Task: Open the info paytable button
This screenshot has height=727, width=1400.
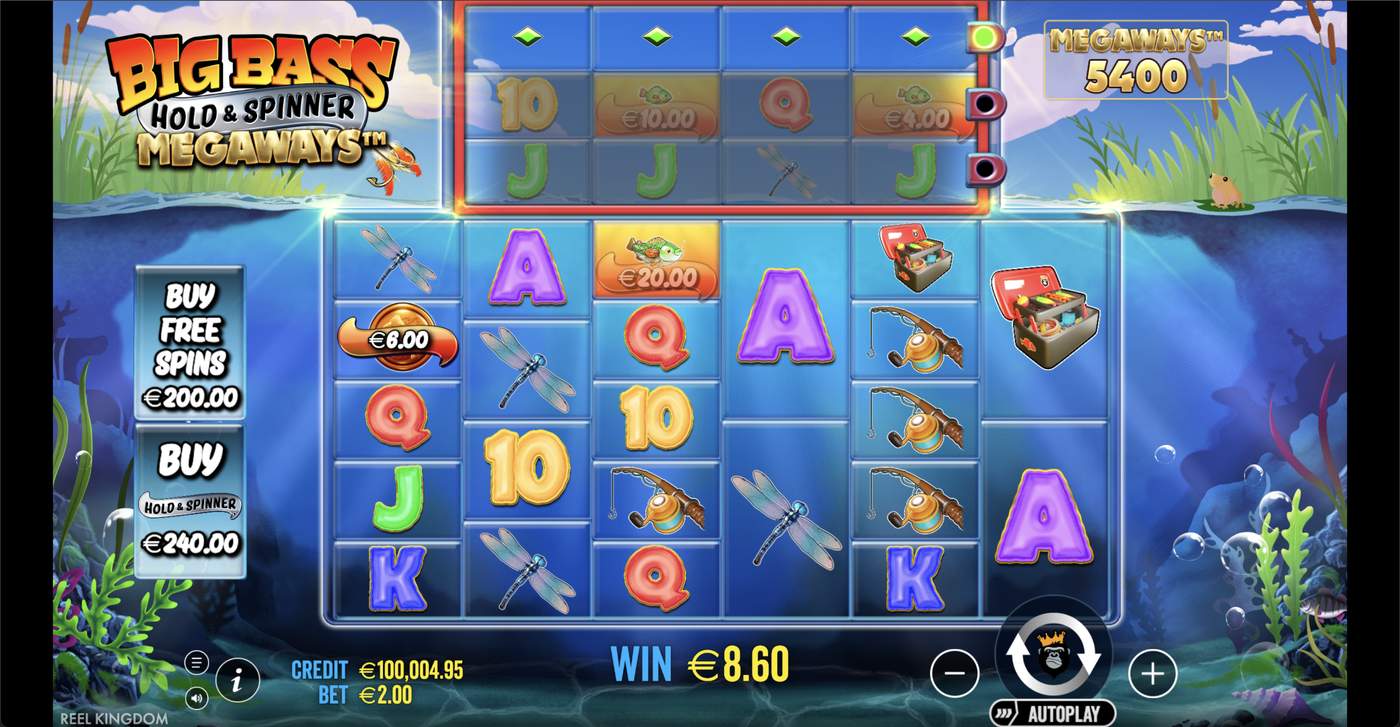Action: [x=237, y=681]
